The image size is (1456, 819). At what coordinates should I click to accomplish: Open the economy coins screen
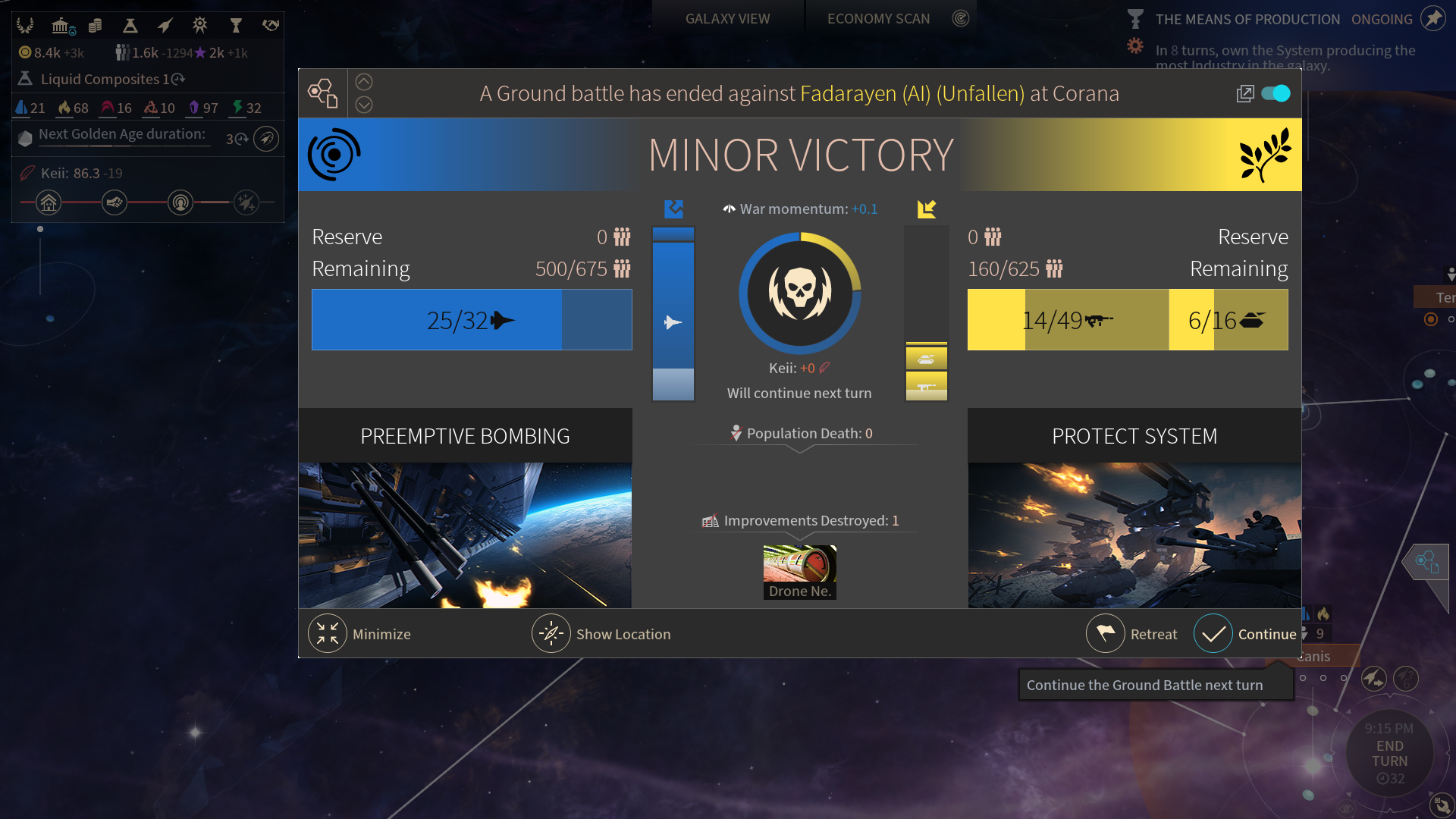tap(95, 26)
